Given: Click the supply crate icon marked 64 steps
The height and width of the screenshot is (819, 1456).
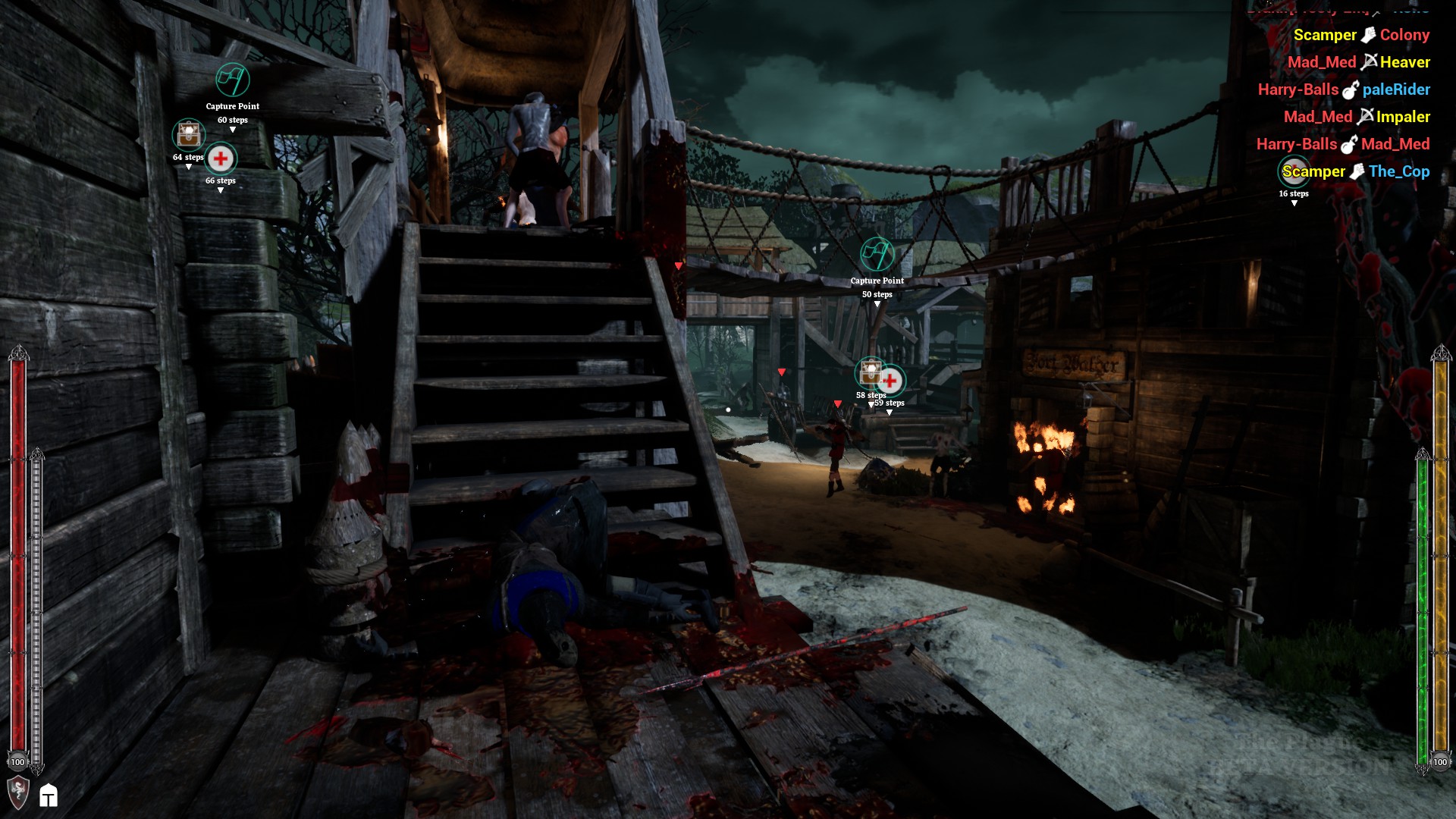Looking at the screenshot, I should (188, 134).
